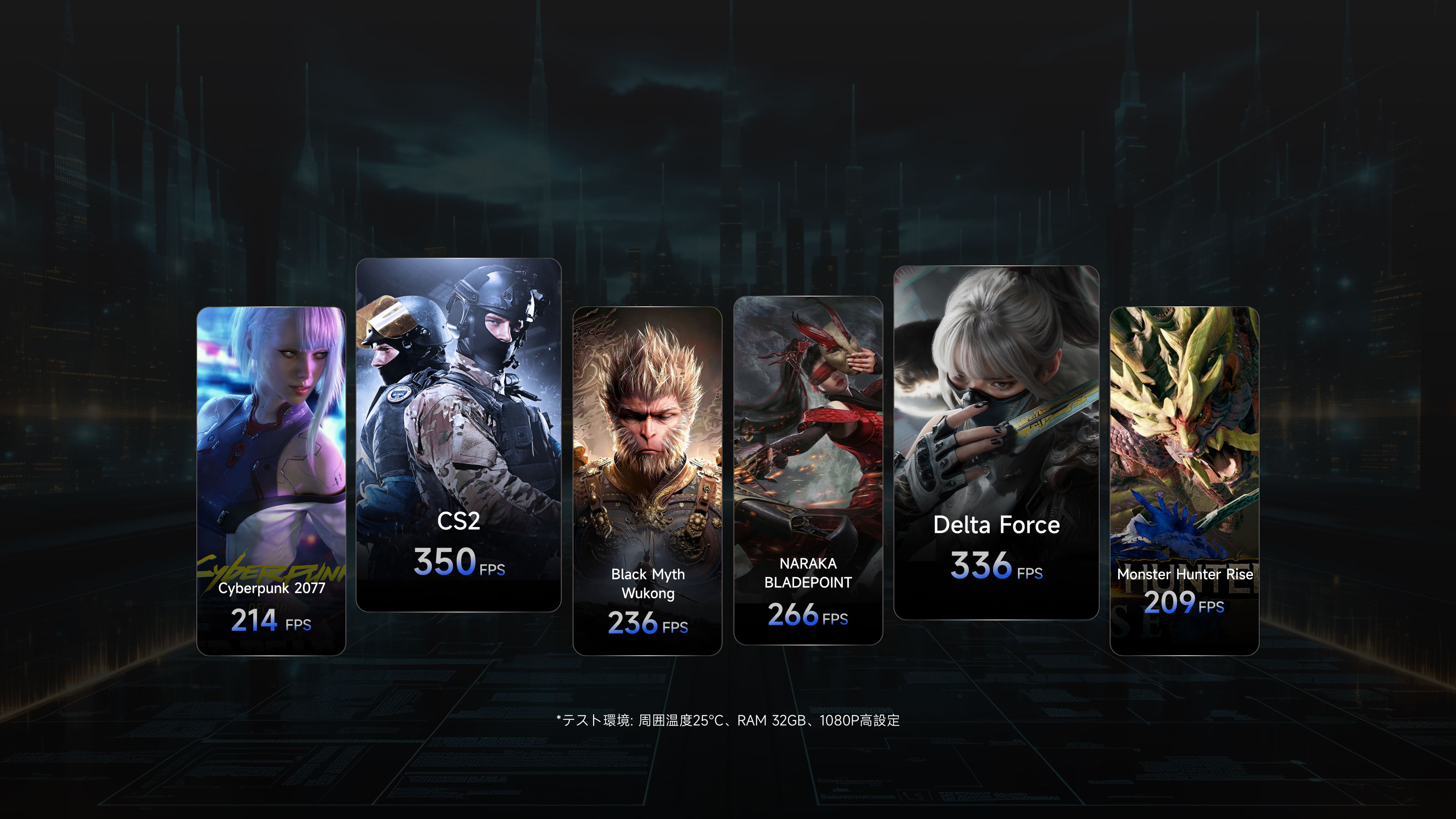Image resolution: width=1456 pixels, height=819 pixels.
Task: Open the Monster Hunter Rise card
Action: point(1184,480)
